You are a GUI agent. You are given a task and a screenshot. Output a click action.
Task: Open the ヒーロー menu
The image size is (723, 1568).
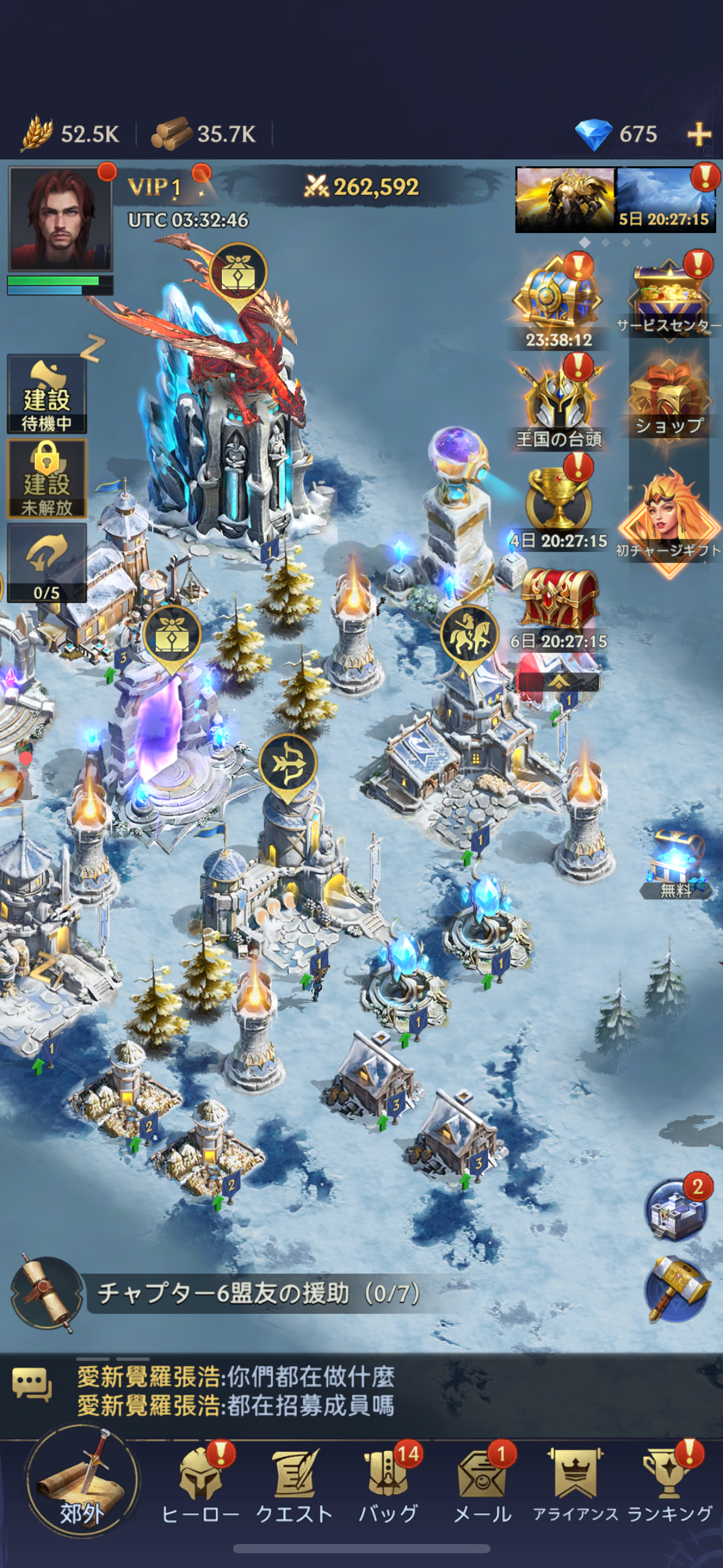click(x=200, y=1485)
